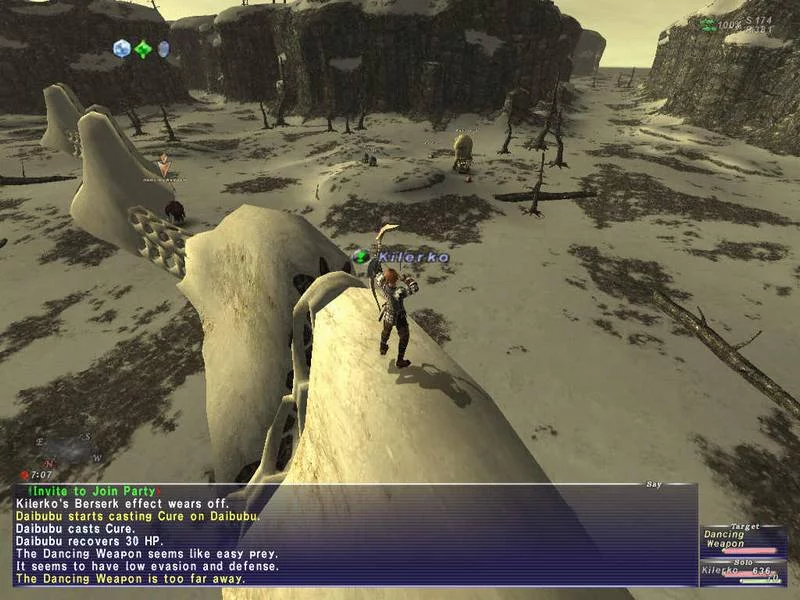Select the Dancing Weapon target window

742,540
